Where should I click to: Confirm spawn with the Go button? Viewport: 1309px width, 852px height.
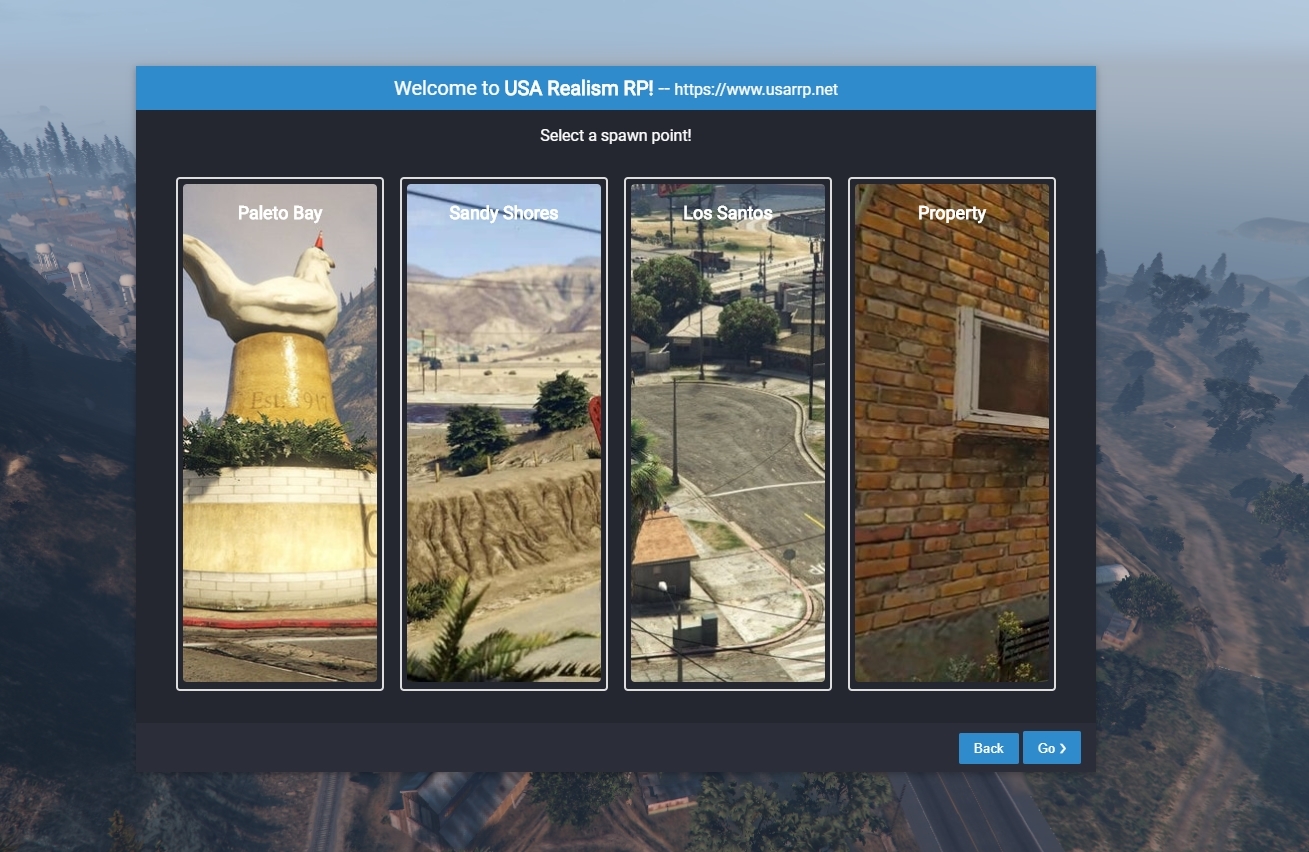(1051, 748)
